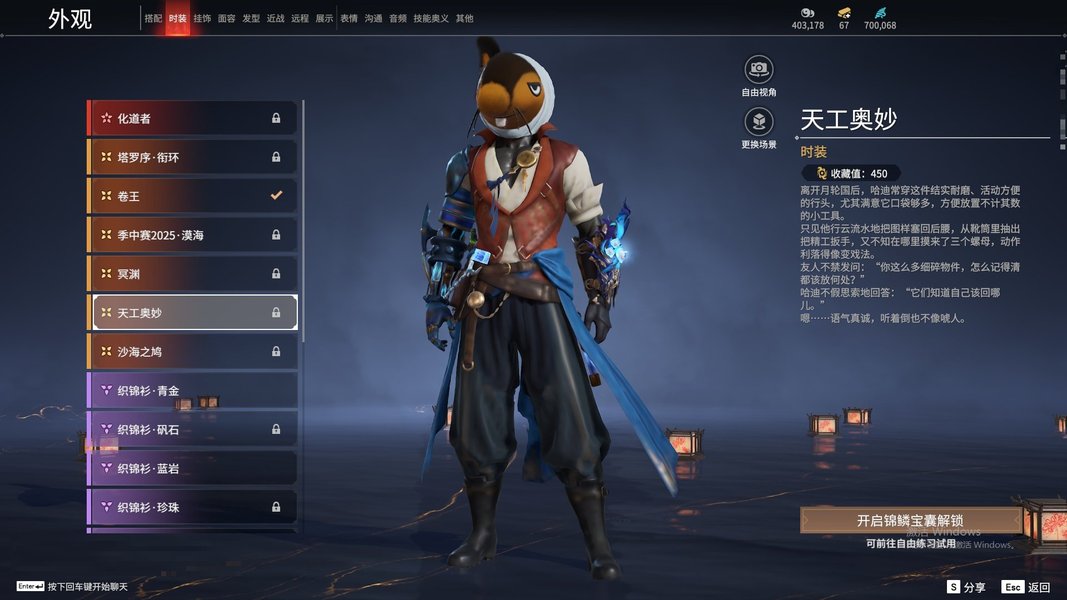Select the 化道者 outfit
1067x600 pixels.
(x=194, y=118)
